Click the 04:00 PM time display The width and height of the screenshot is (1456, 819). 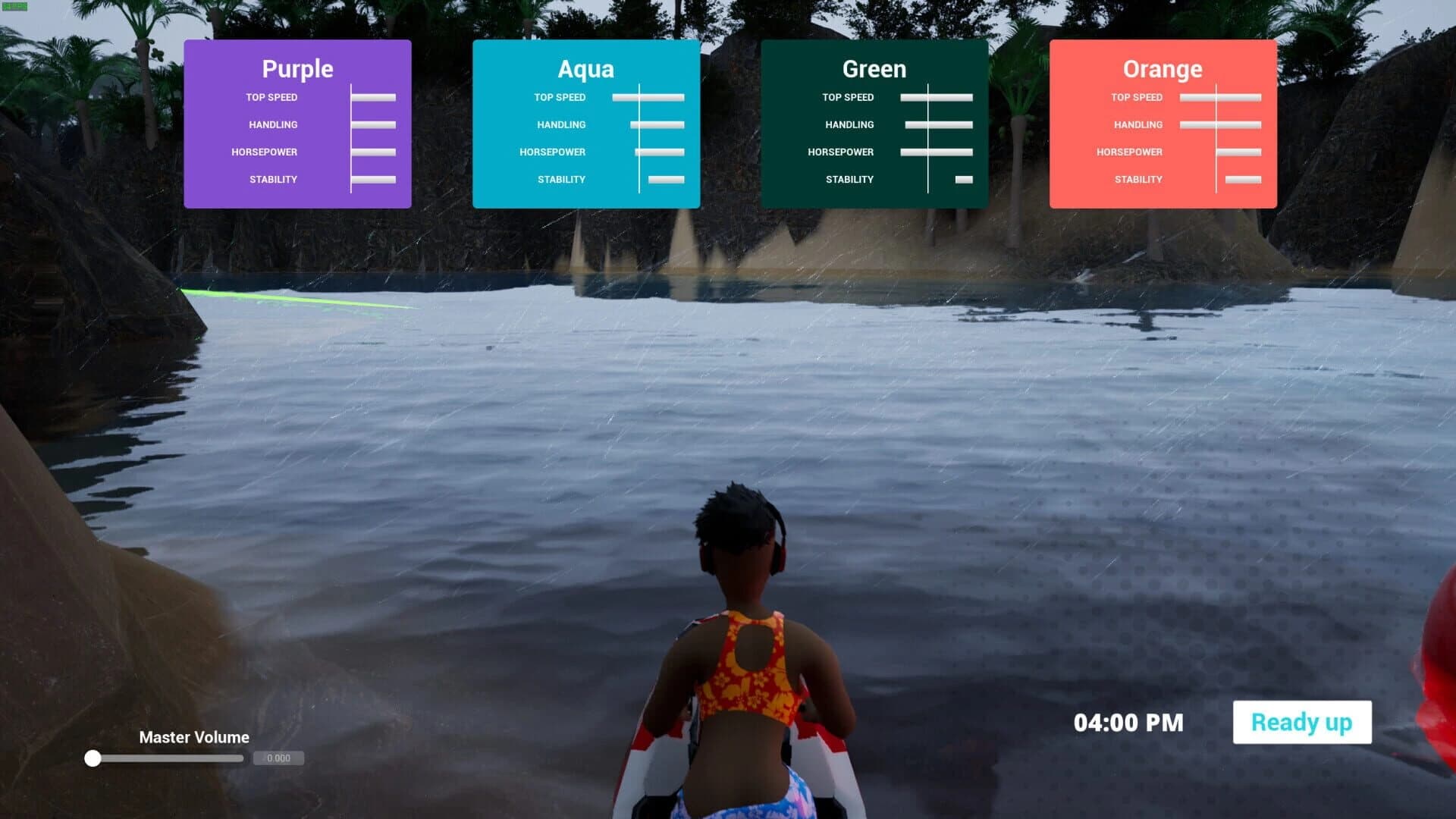[1128, 722]
